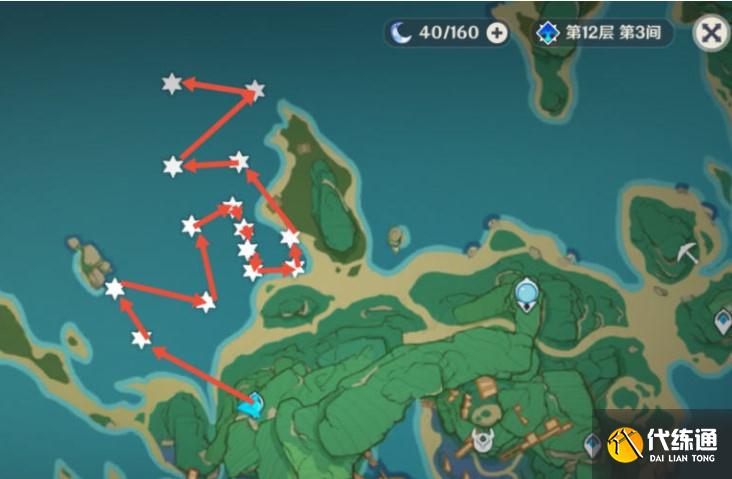This screenshot has height=479, width=732.
Task: Select the white horned map marker
Action: coord(484,439)
